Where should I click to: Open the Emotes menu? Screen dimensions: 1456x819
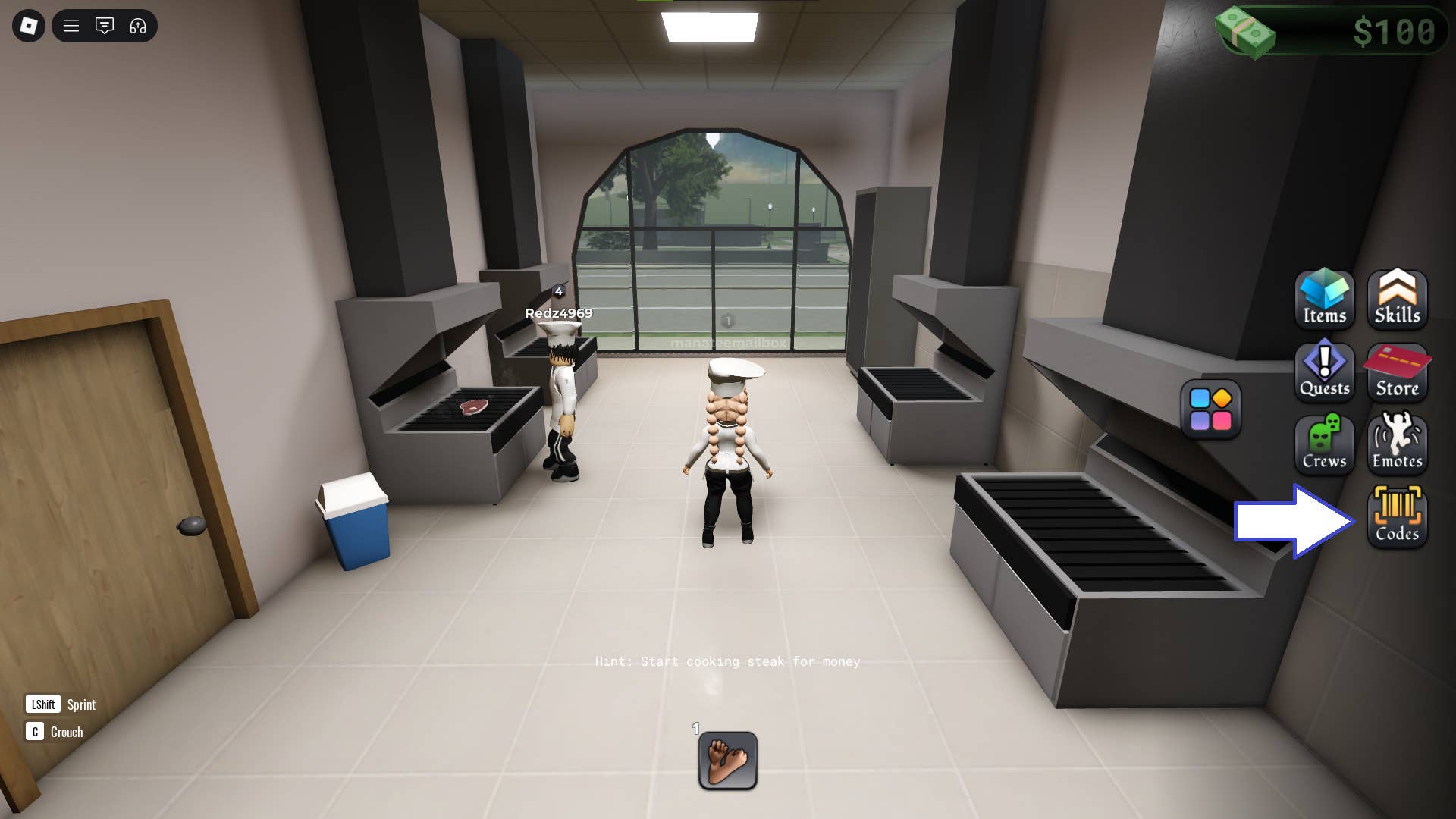pyautogui.click(x=1398, y=444)
